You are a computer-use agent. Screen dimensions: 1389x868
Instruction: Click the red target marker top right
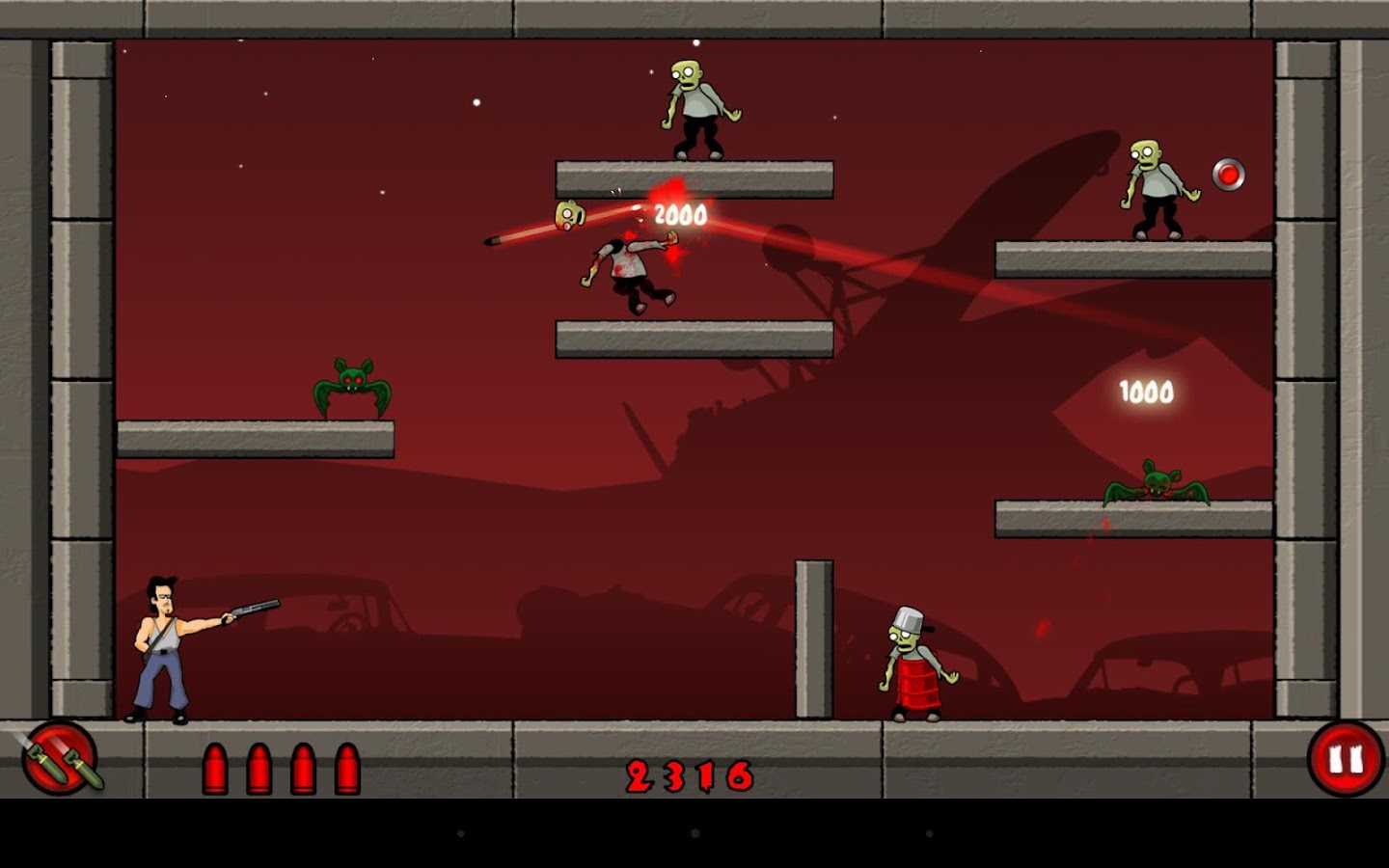click(x=1229, y=176)
